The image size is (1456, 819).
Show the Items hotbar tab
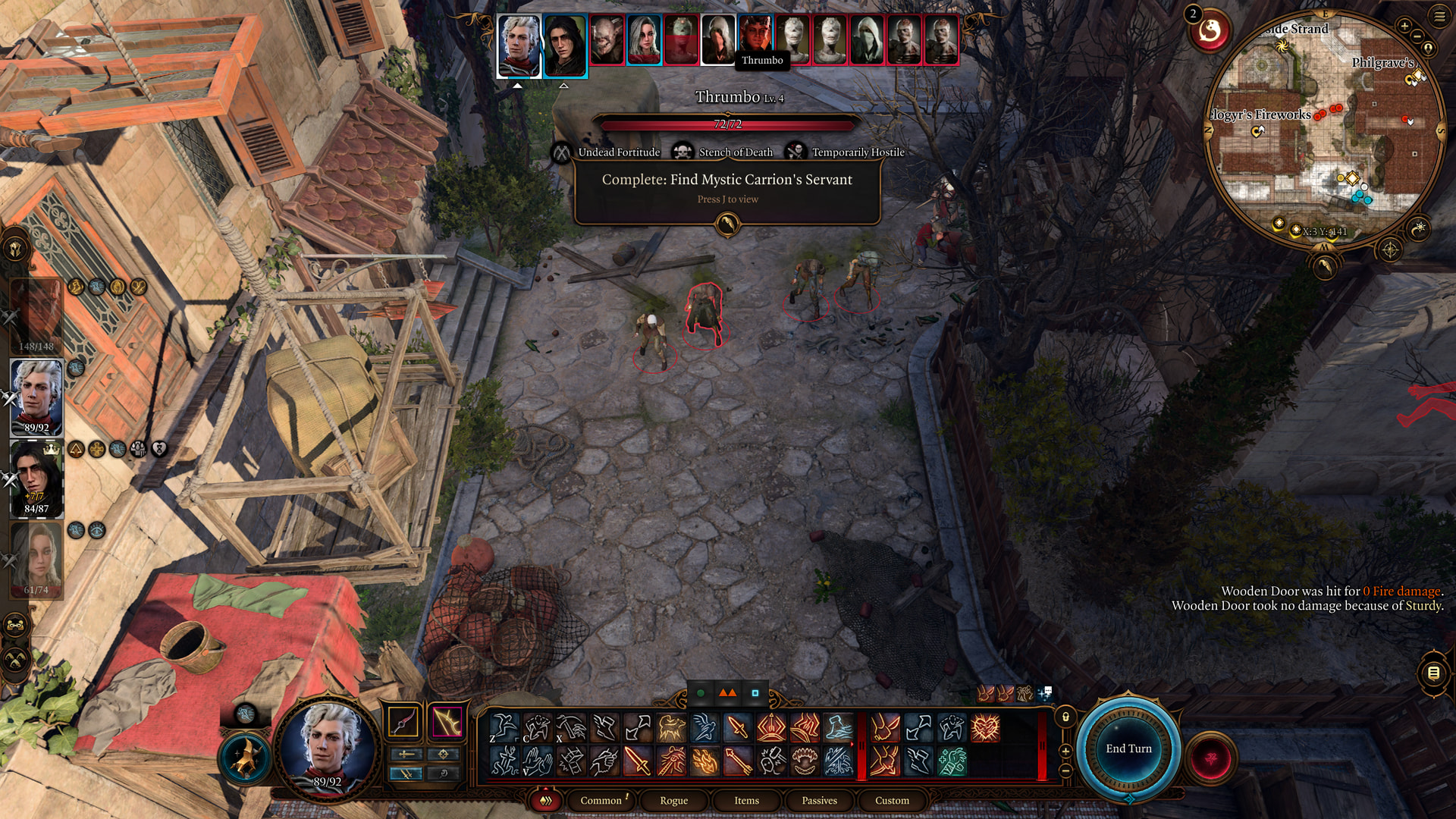[x=746, y=800]
